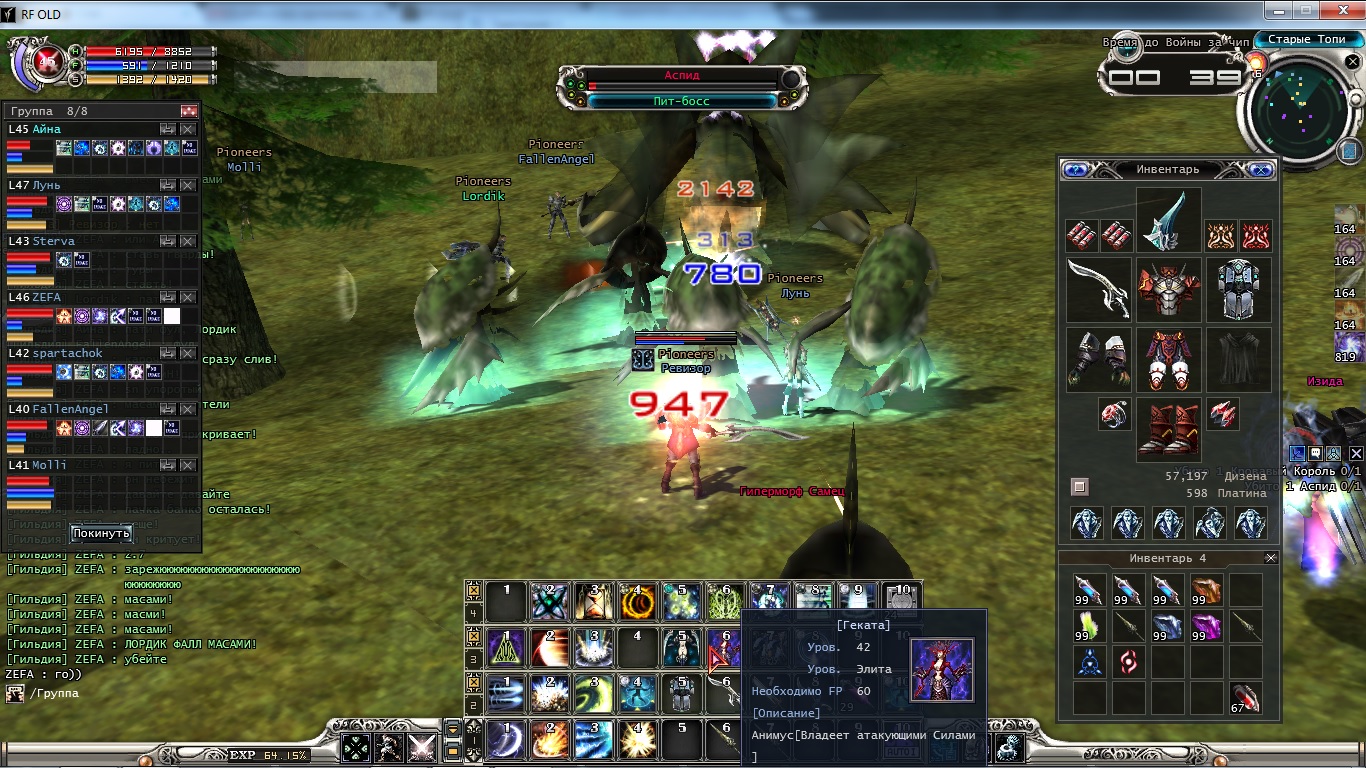
Task: Select the equipped red chest armor slot
Action: [x=1168, y=289]
